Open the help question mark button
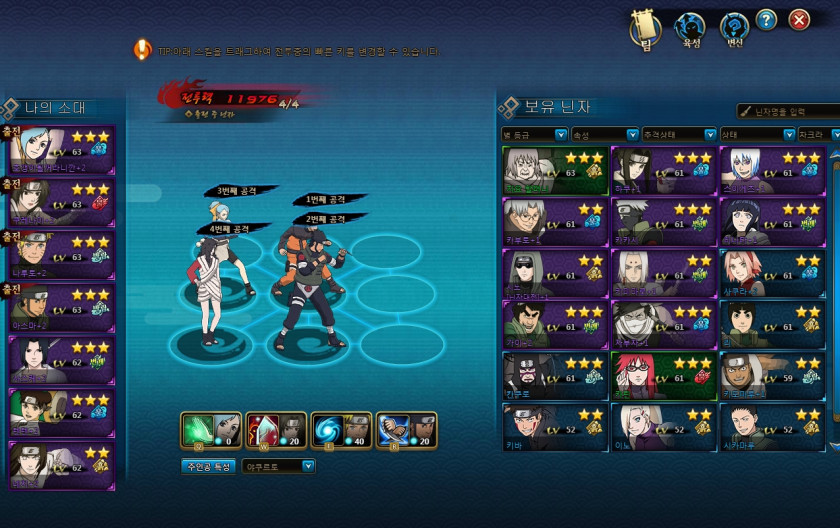Viewport: 840px width, 528px height. [x=766, y=19]
